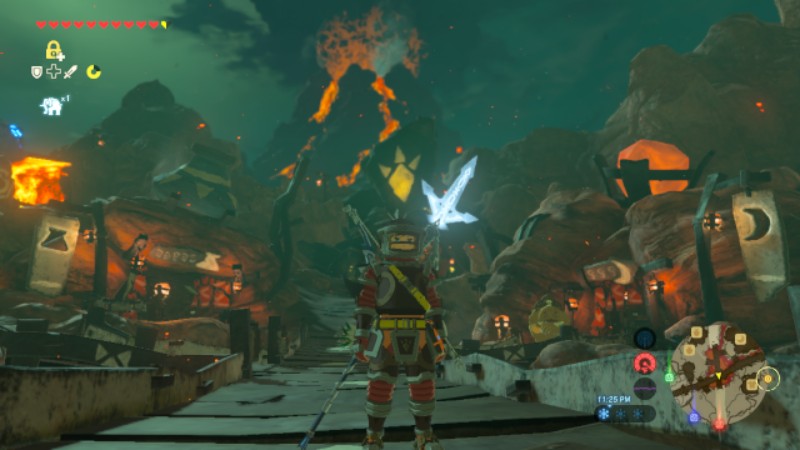This screenshot has width=800, height=450.
Task: Click the bright snowflake weather forecast icon
Action: tap(604, 413)
